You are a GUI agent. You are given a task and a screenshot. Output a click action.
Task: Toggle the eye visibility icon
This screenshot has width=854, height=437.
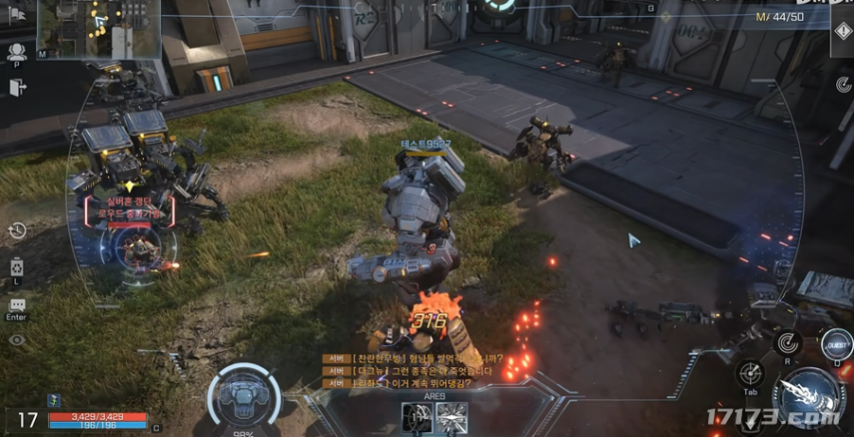click(17, 340)
